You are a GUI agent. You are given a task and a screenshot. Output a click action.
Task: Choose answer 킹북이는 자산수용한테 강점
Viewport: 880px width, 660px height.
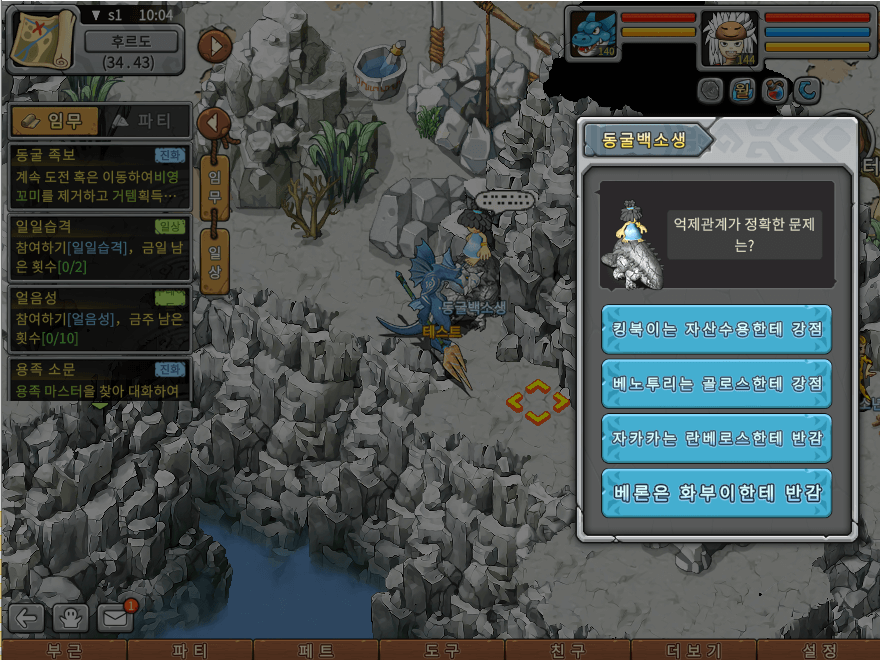click(x=716, y=329)
